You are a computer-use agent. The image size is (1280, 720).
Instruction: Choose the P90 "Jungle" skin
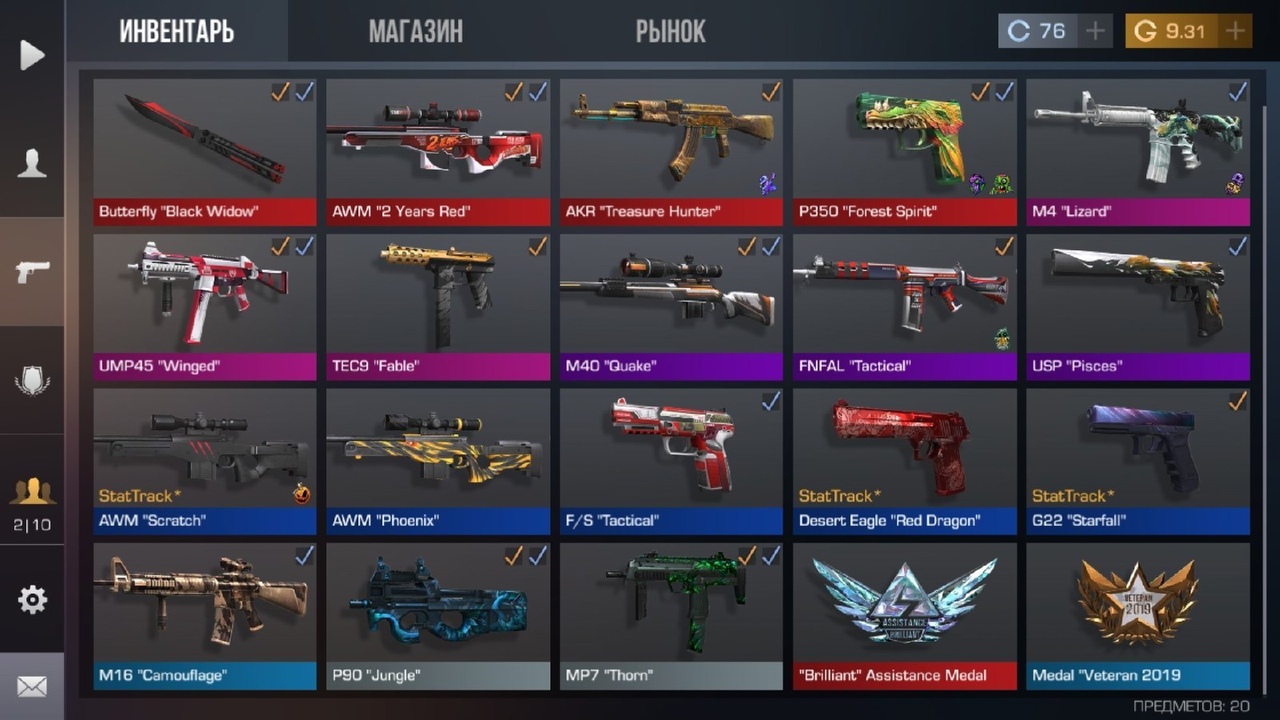(x=438, y=614)
